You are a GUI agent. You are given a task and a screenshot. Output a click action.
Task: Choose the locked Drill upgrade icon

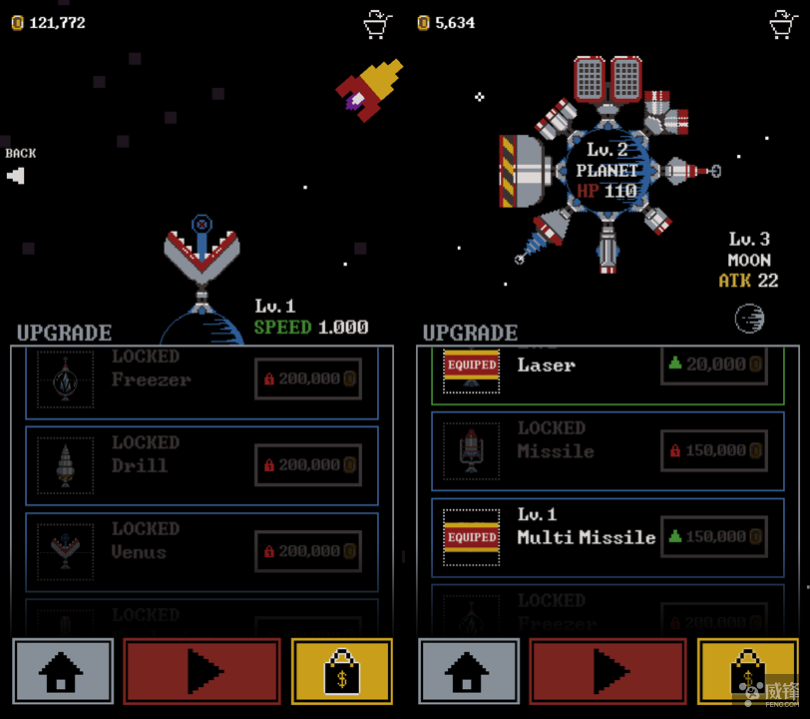point(65,465)
